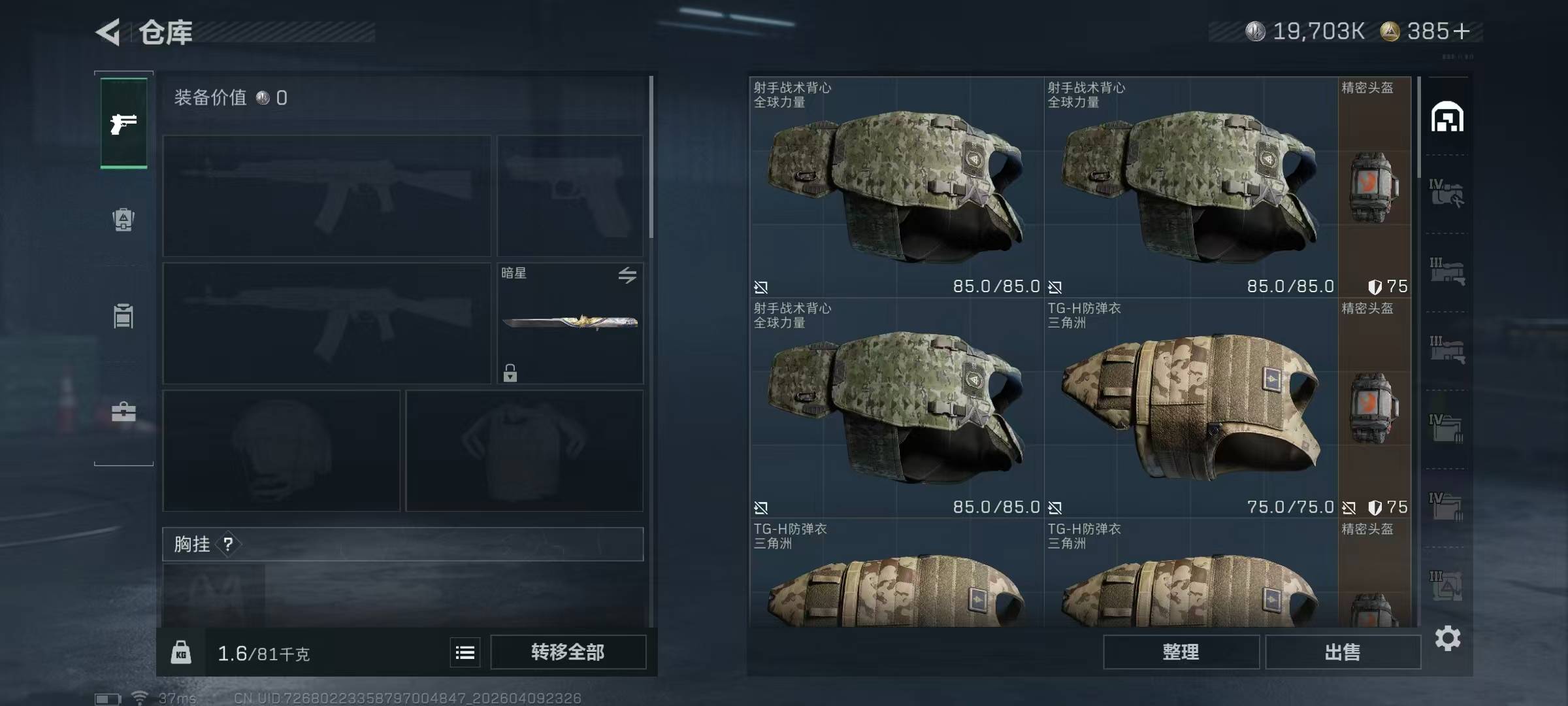Open the briefcase safe box tab
This screenshot has height=706, width=1568.
coord(123,412)
